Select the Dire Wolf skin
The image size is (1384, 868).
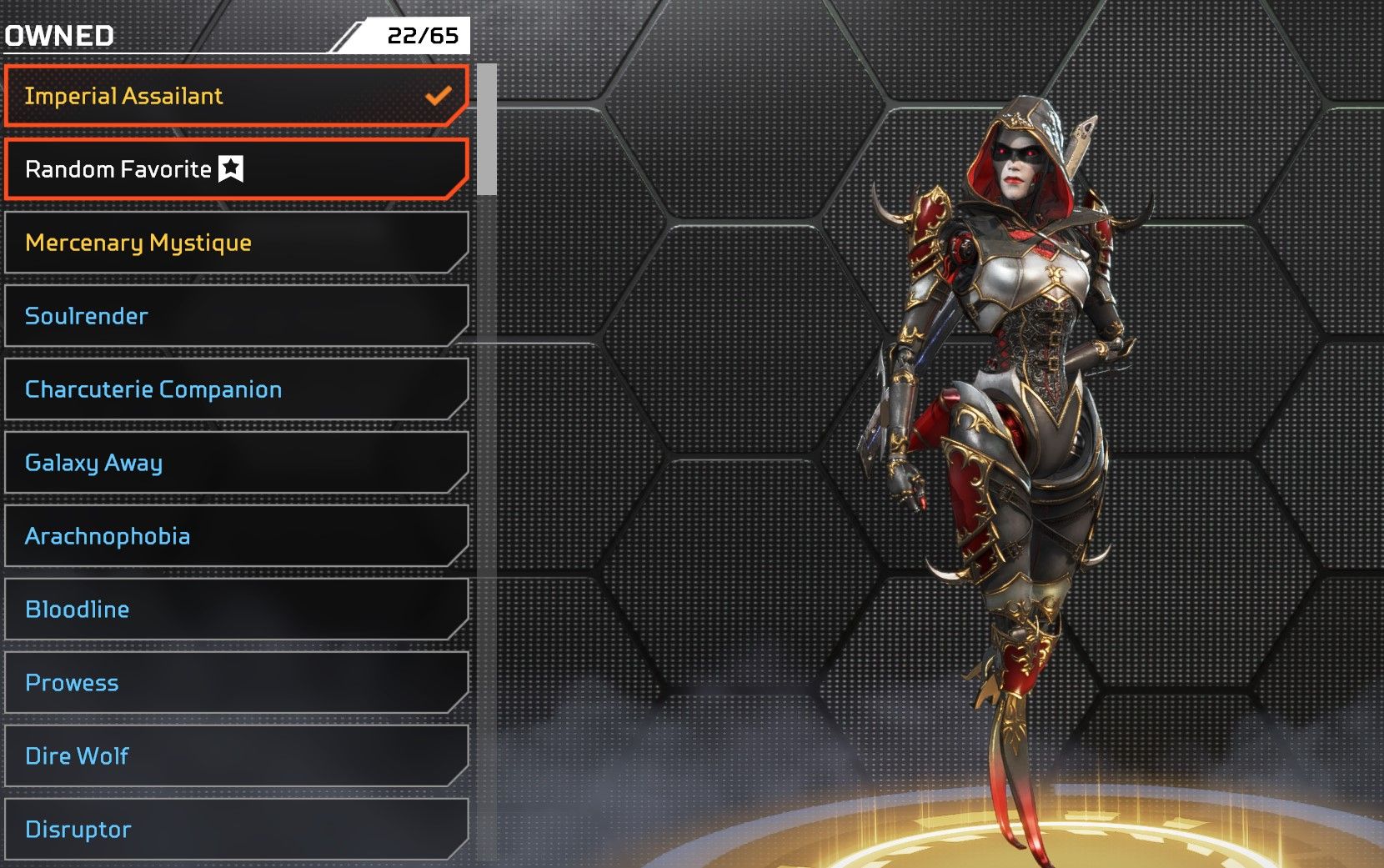click(x=236, y=756)
